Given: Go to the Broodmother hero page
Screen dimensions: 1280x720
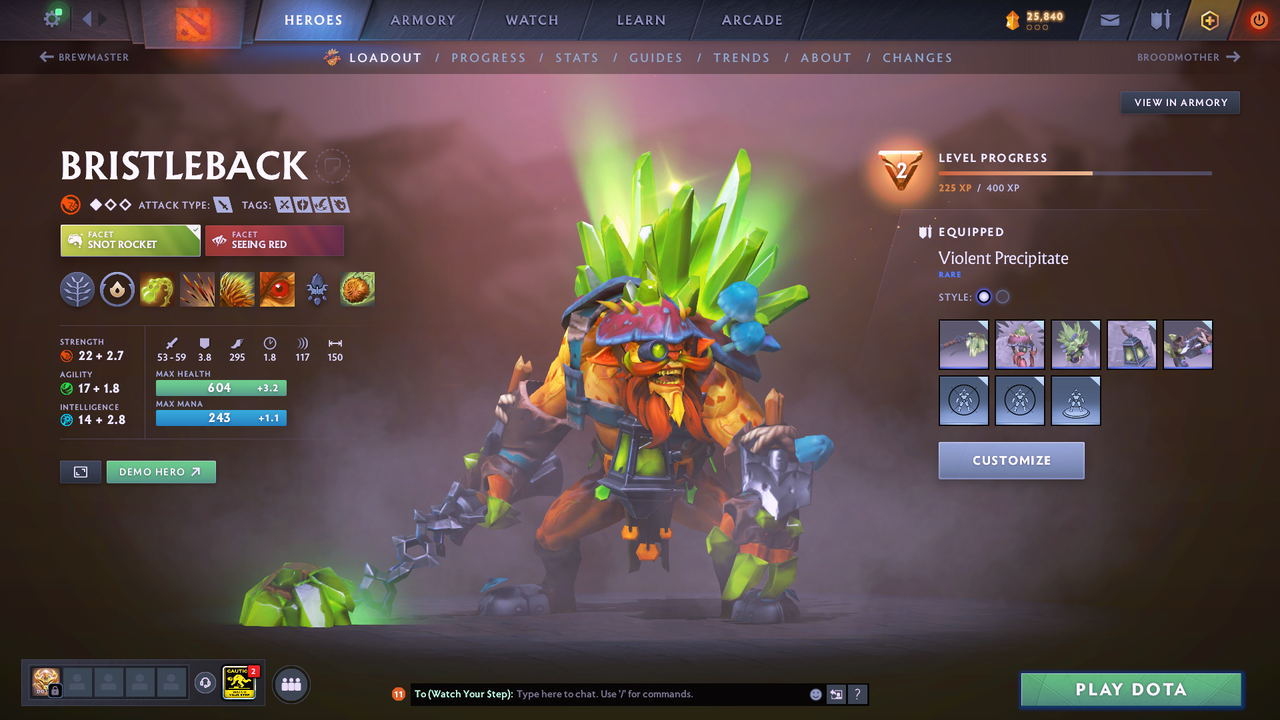Looking at the screenshot, I should [x=1188, y=57].
